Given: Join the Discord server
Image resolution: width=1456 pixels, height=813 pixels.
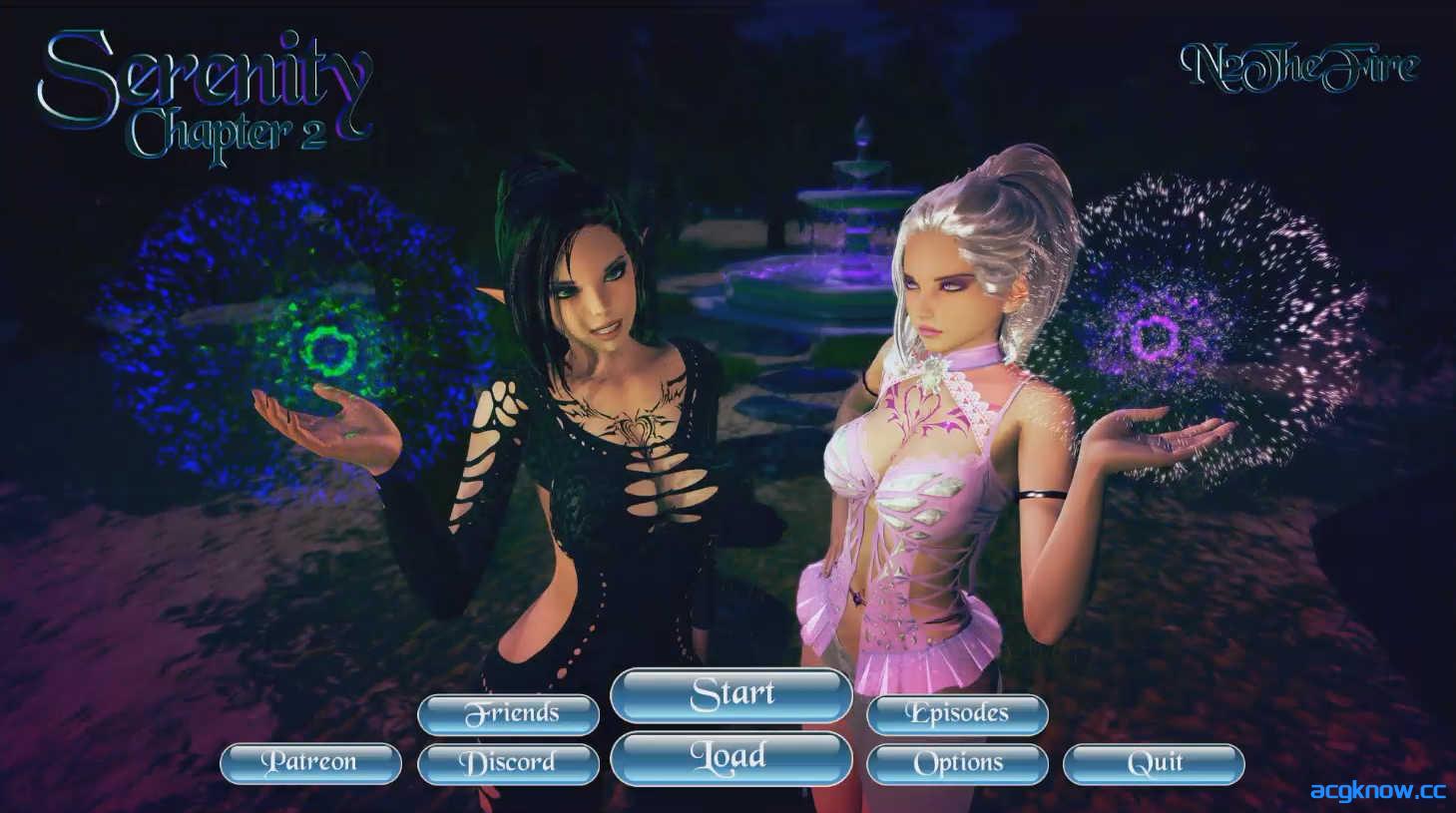Looking at the screenshot, I should (x=509, y=762).
